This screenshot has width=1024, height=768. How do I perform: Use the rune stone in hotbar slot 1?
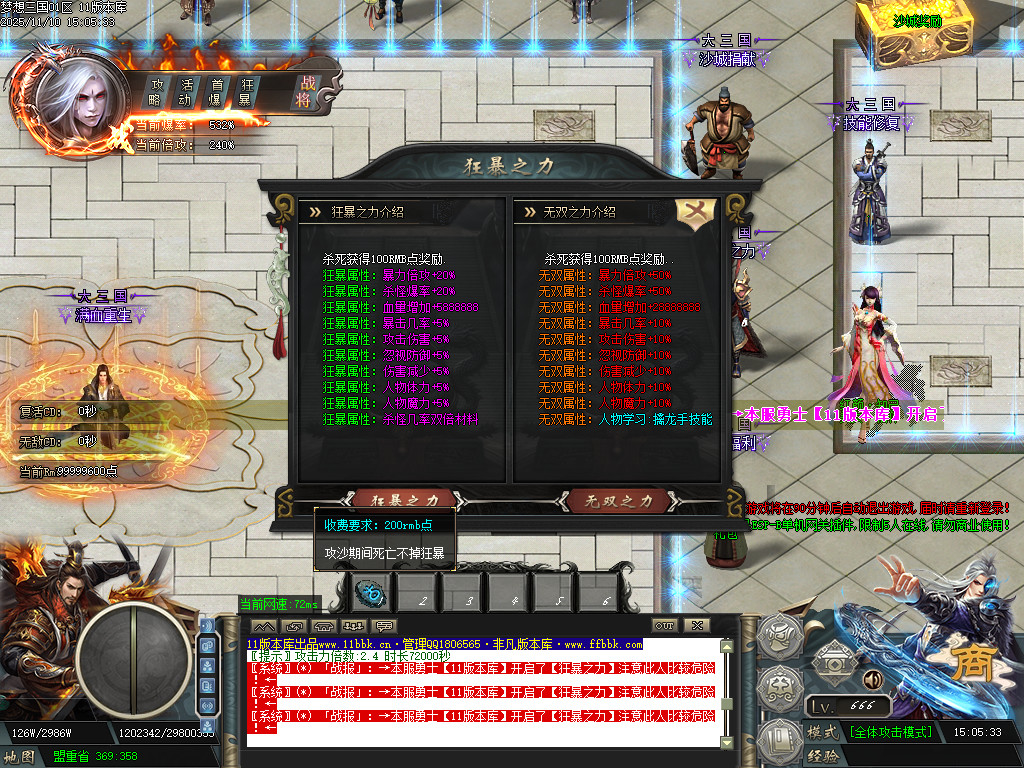370,595
